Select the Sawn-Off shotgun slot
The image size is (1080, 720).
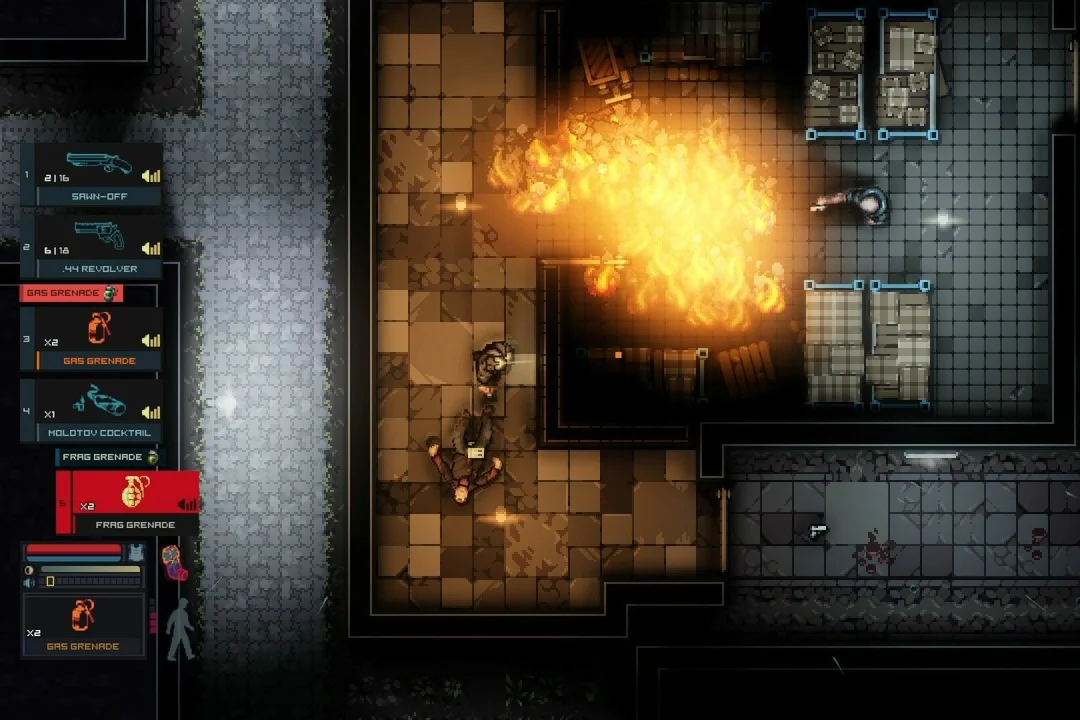tap(92, 175)
